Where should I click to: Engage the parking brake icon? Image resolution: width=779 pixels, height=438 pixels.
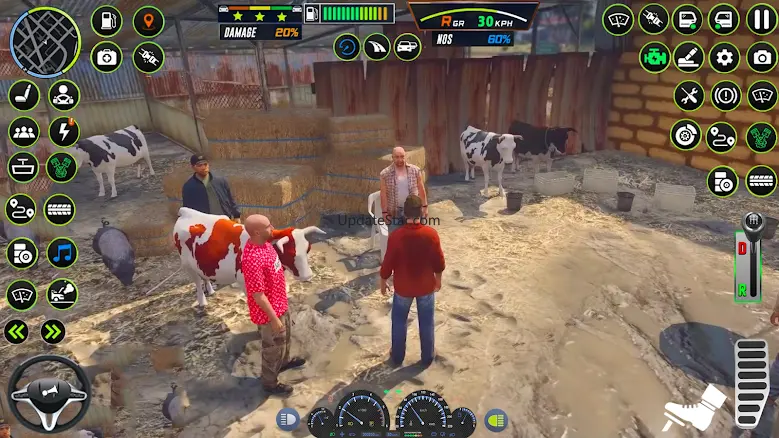point(726,96)
